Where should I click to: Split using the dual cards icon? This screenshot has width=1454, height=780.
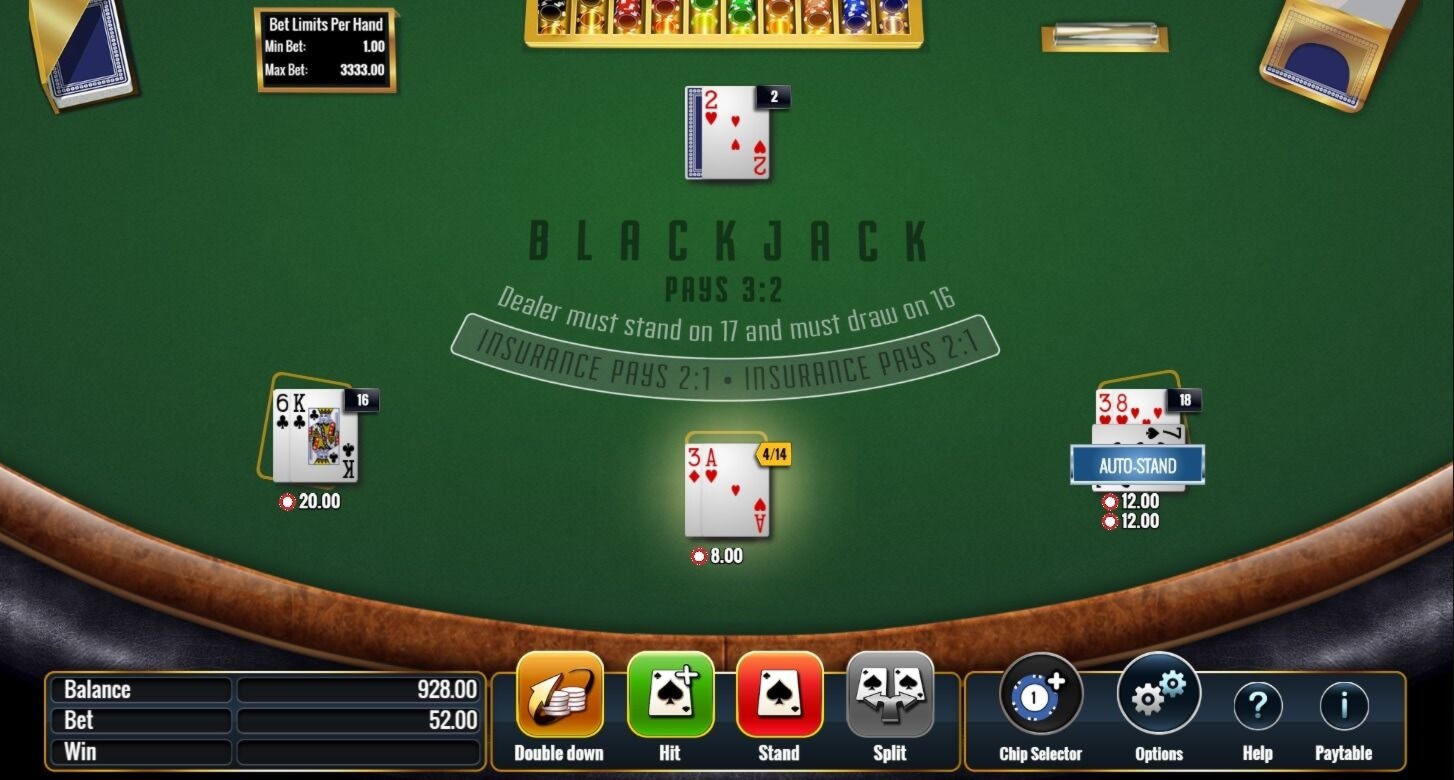point(889,695)
